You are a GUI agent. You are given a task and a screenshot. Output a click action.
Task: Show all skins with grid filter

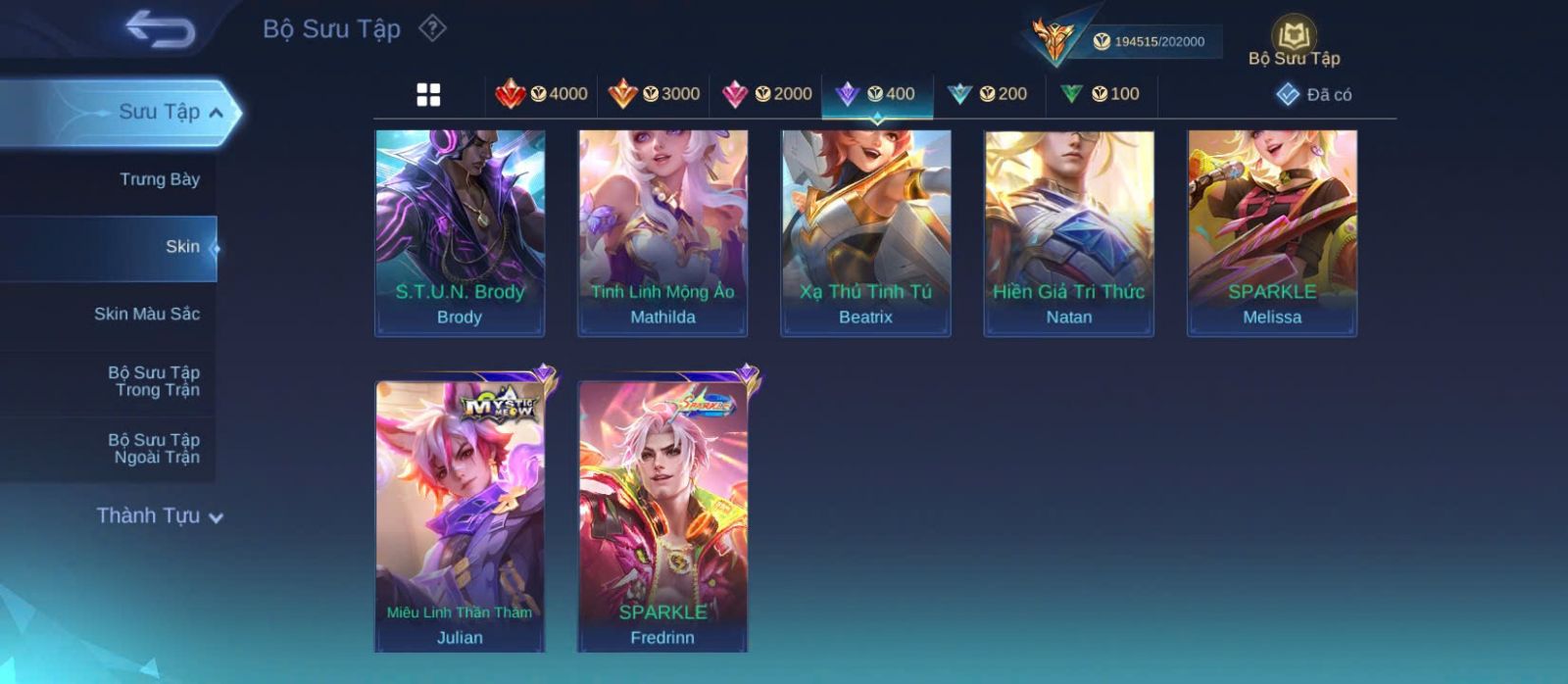pos(428,95)
